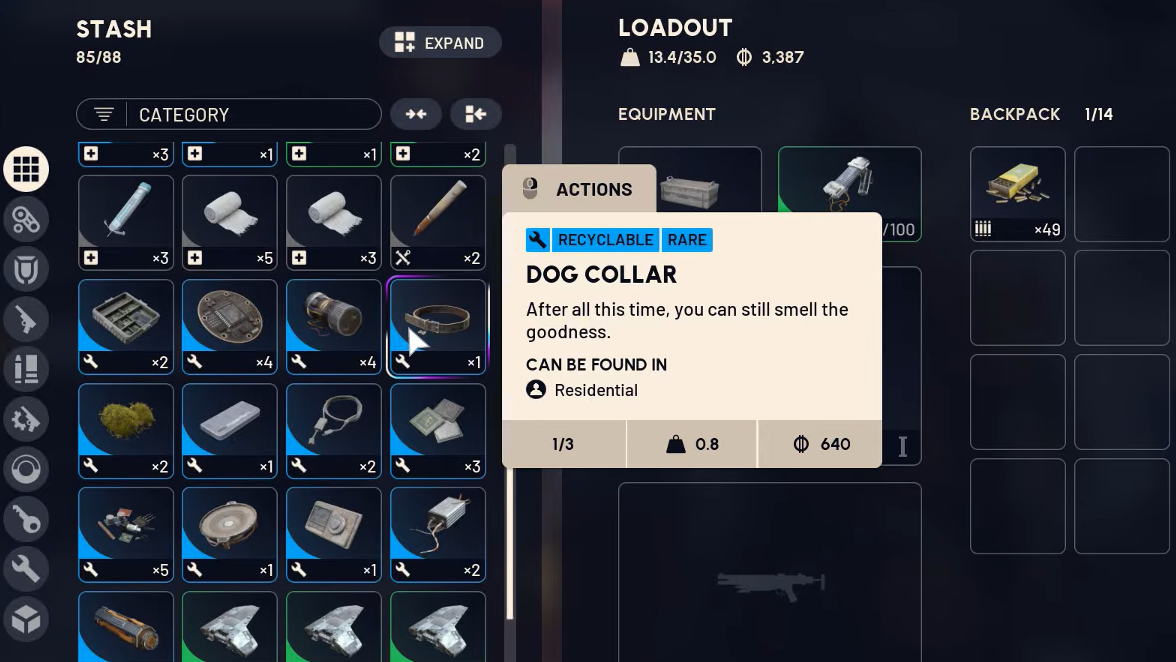Open the CATEGORY sort dropdown
The image size is (1176, 662).
point(228,114)
